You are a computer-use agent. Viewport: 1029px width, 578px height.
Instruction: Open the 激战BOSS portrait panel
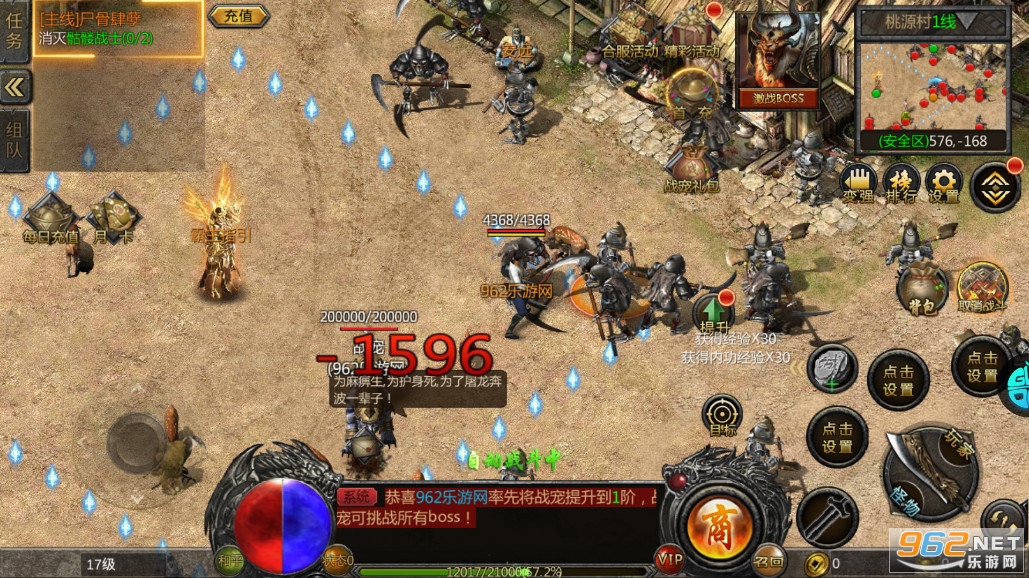[777, 59]
